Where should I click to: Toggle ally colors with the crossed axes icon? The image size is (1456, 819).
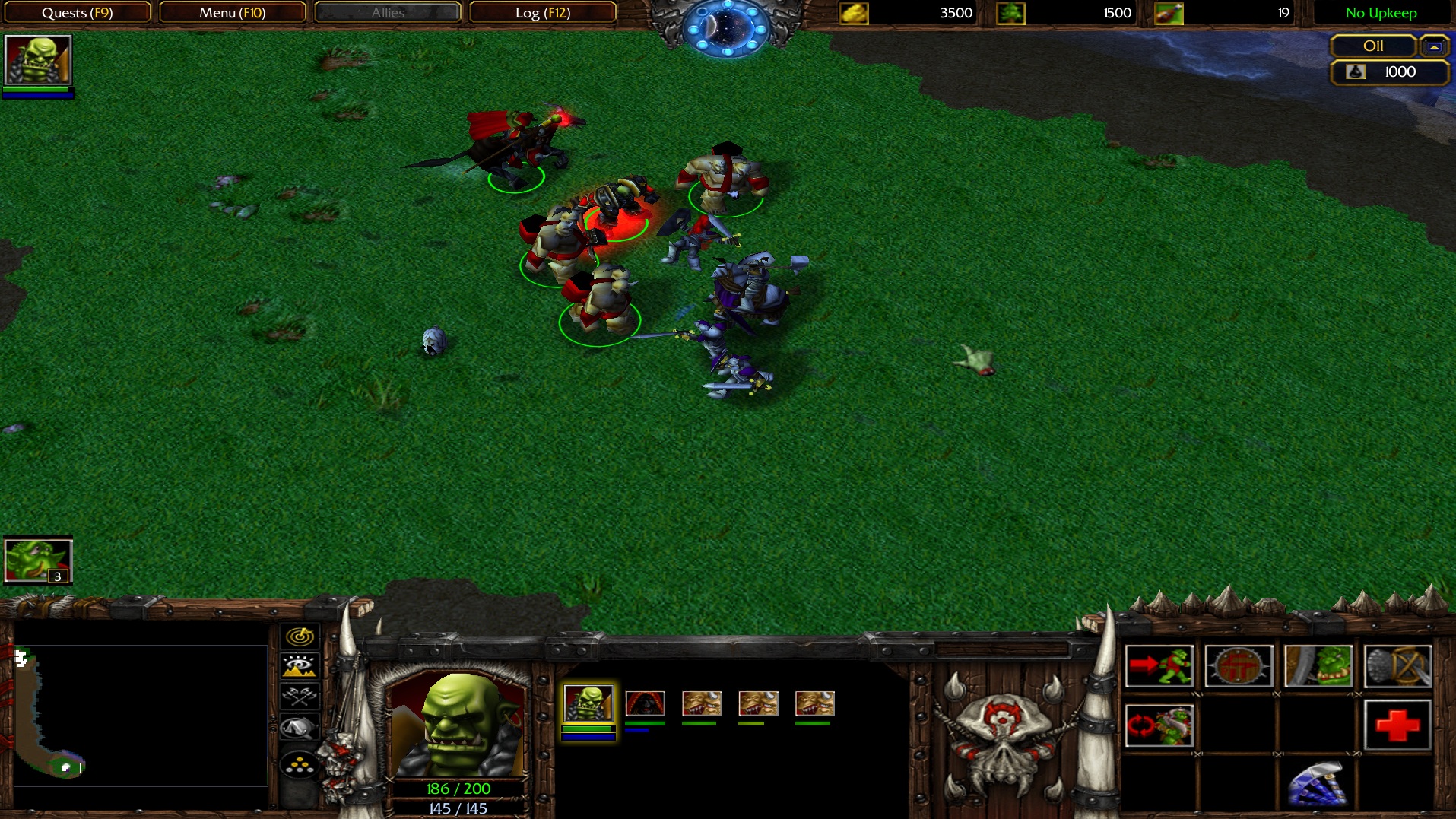(299, 696)
